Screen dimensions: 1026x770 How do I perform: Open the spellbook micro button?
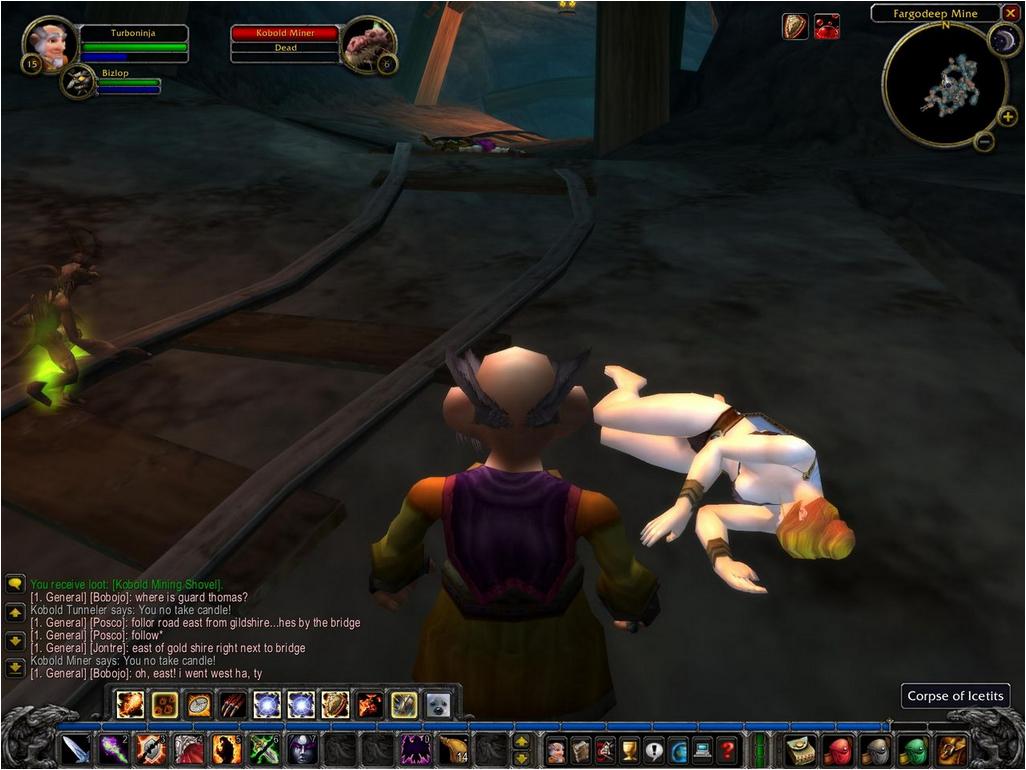[580, 749]
